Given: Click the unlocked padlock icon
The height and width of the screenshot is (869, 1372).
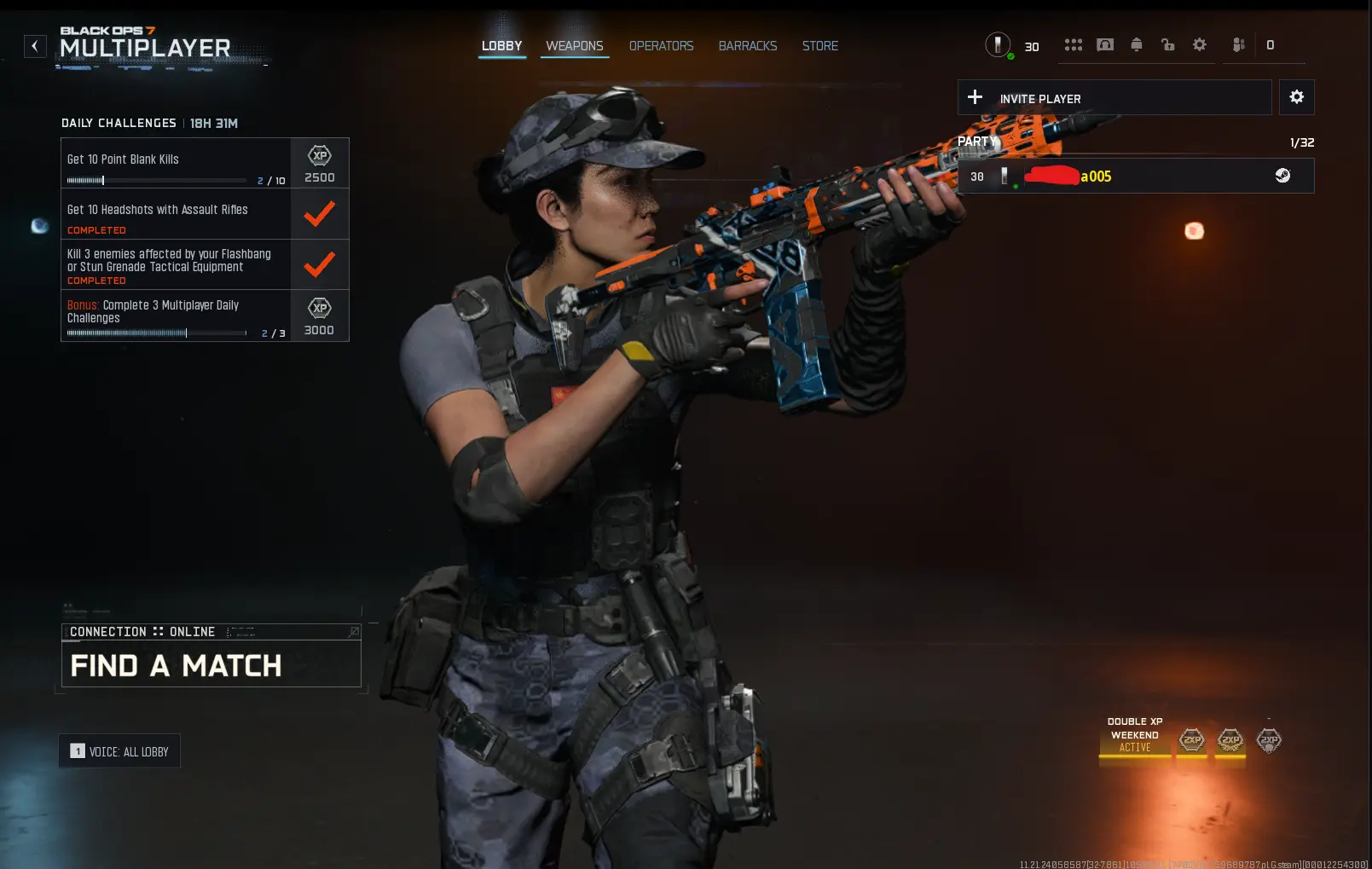Looking at the screenshot, I should click(1167, 45).
